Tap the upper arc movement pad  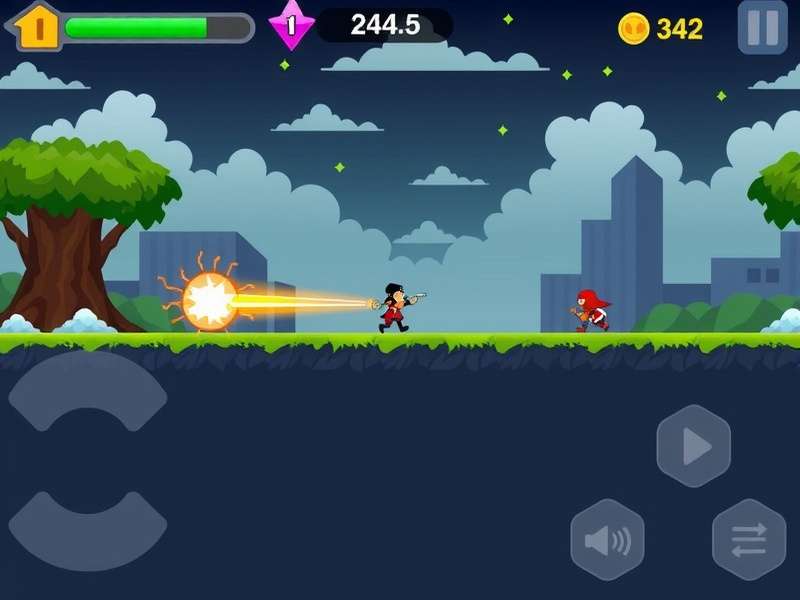pyautogui.click(x=88, y=386)
